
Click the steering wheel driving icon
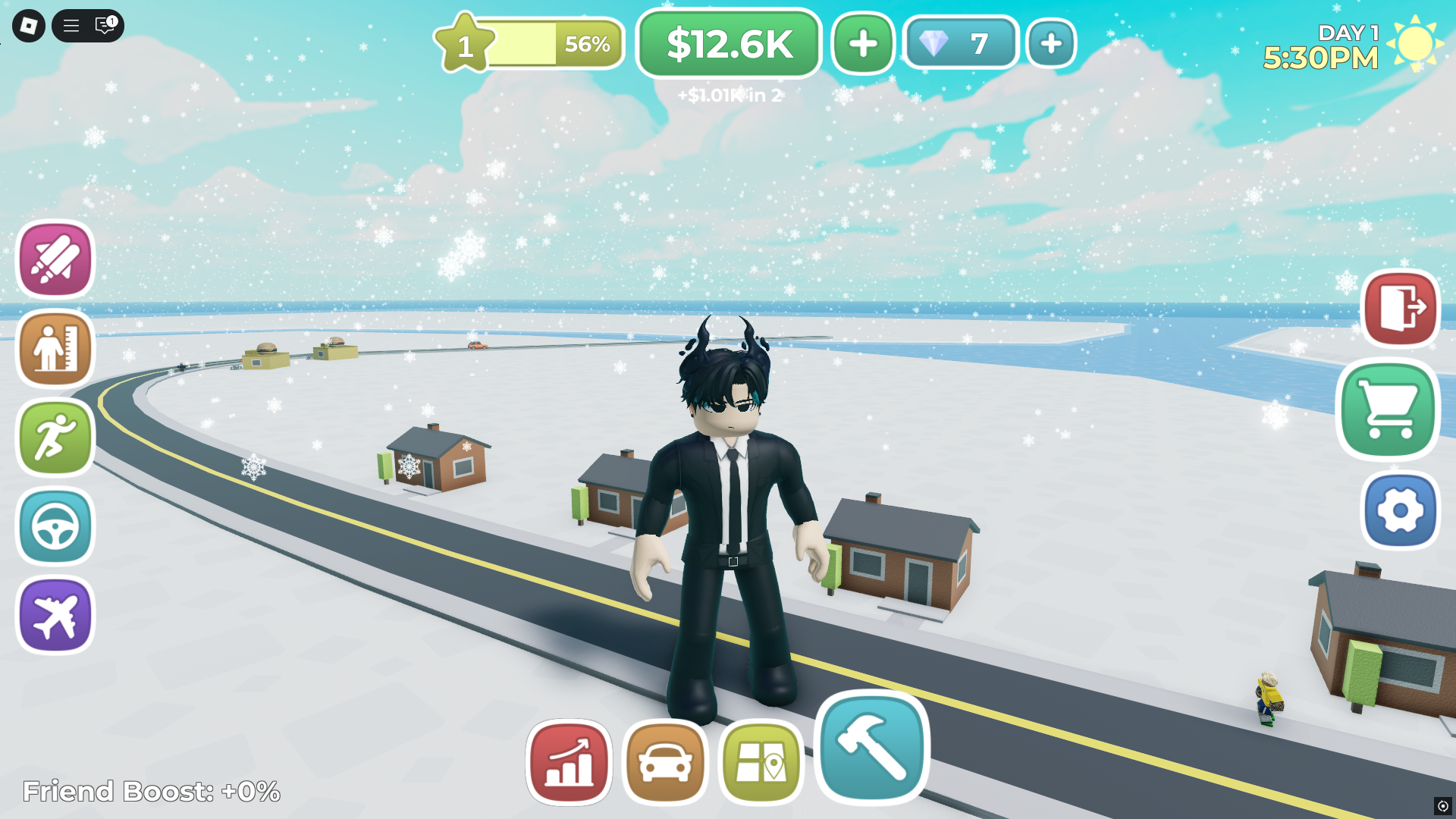coord(54,526)
